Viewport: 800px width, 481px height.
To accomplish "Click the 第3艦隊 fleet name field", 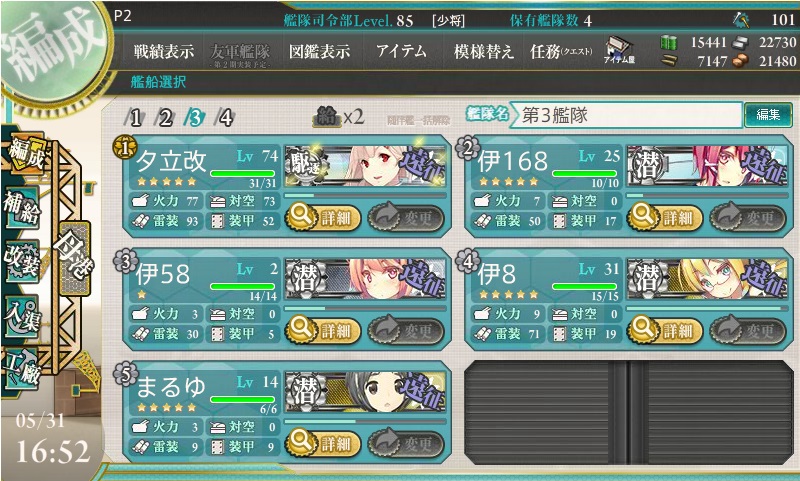I will [x=628, y=115].
